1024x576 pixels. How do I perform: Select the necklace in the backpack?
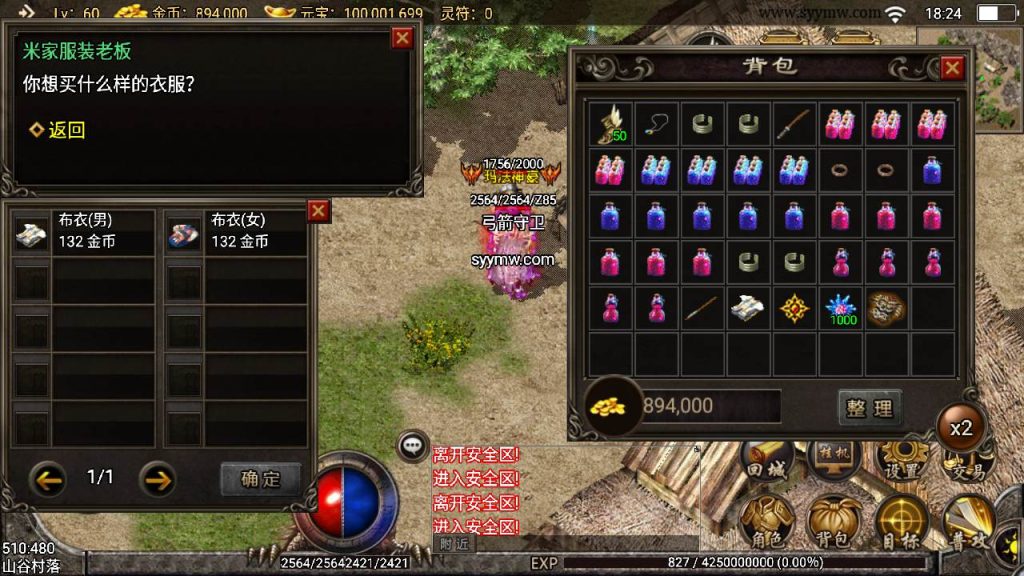[x=657, y=124]
